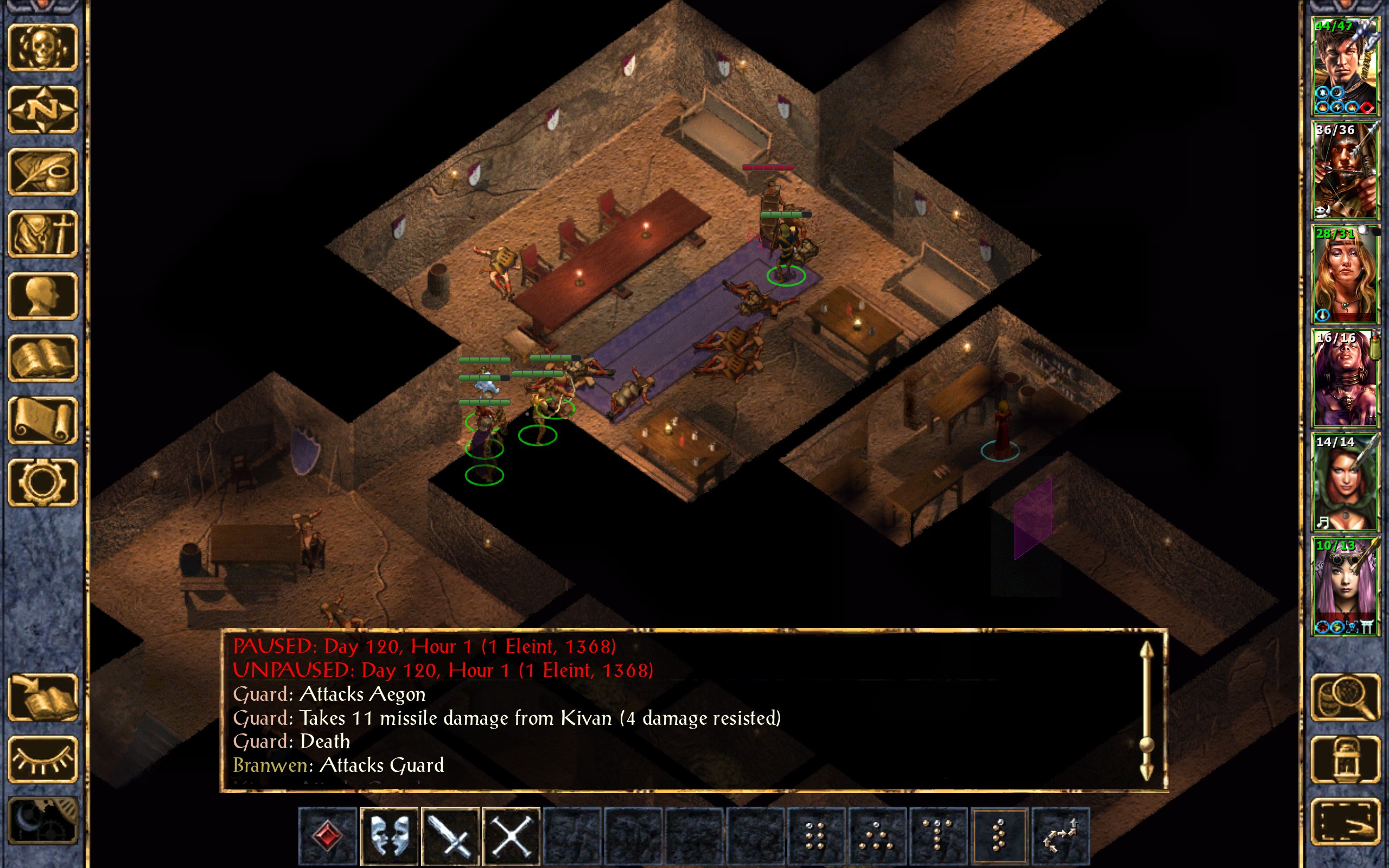Open the journal with quill and inkwell

[42, 171]
